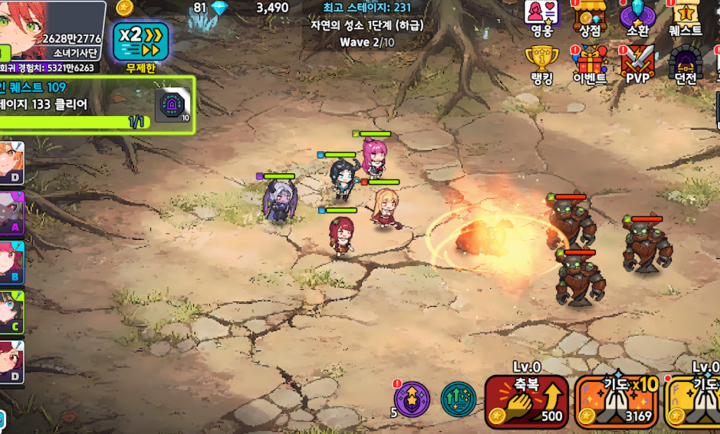The image size is (720, 434).
Task: Open the 영웅 heroes menu
Action: 541,19
